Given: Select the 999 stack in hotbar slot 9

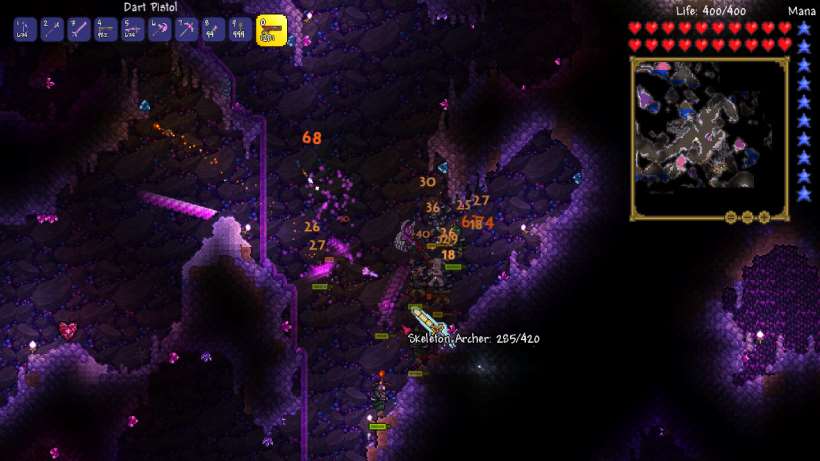Looking at the screenshot, I should 239,30.
